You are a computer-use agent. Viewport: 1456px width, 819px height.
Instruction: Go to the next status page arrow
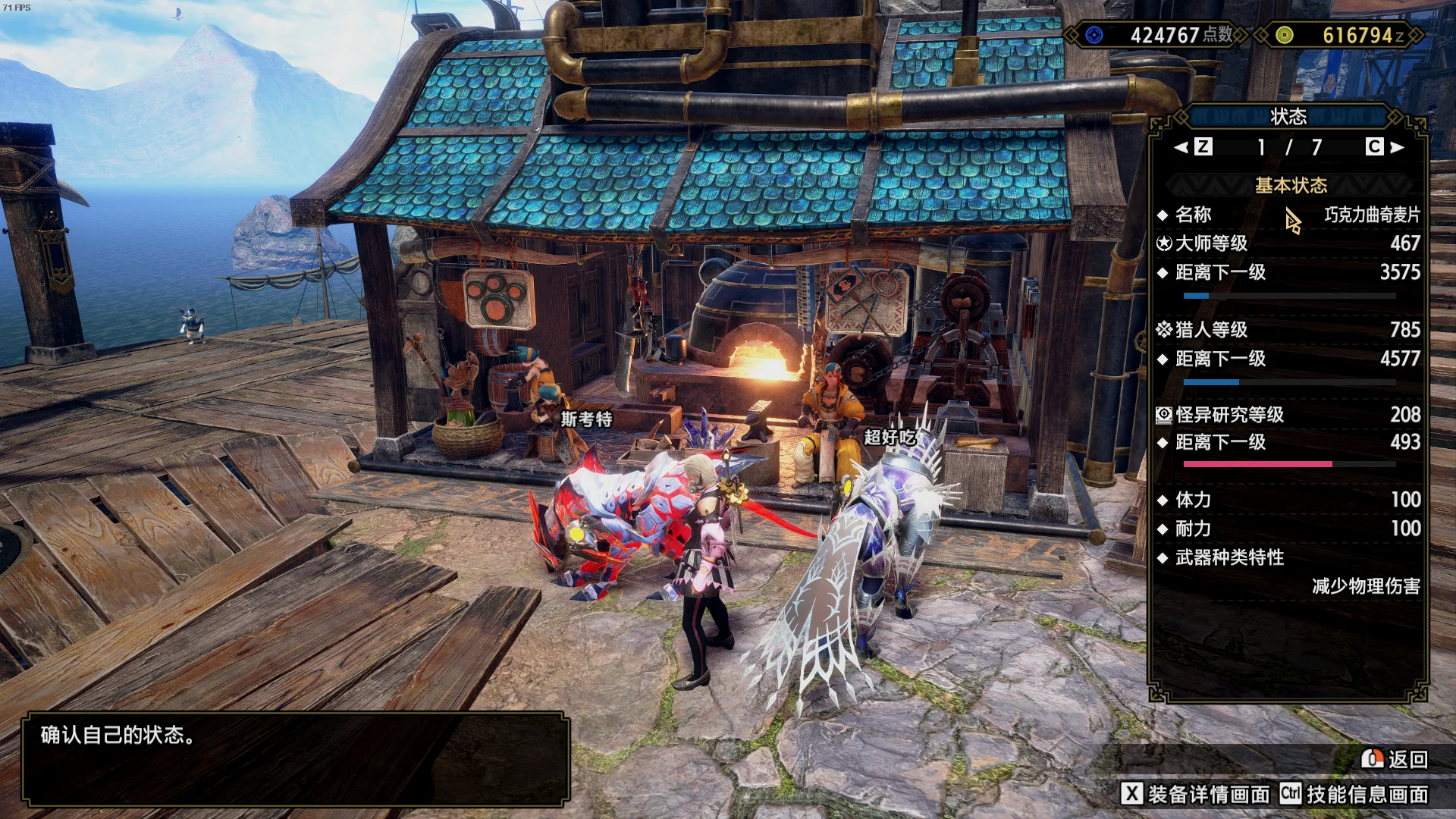(1397, 147)
